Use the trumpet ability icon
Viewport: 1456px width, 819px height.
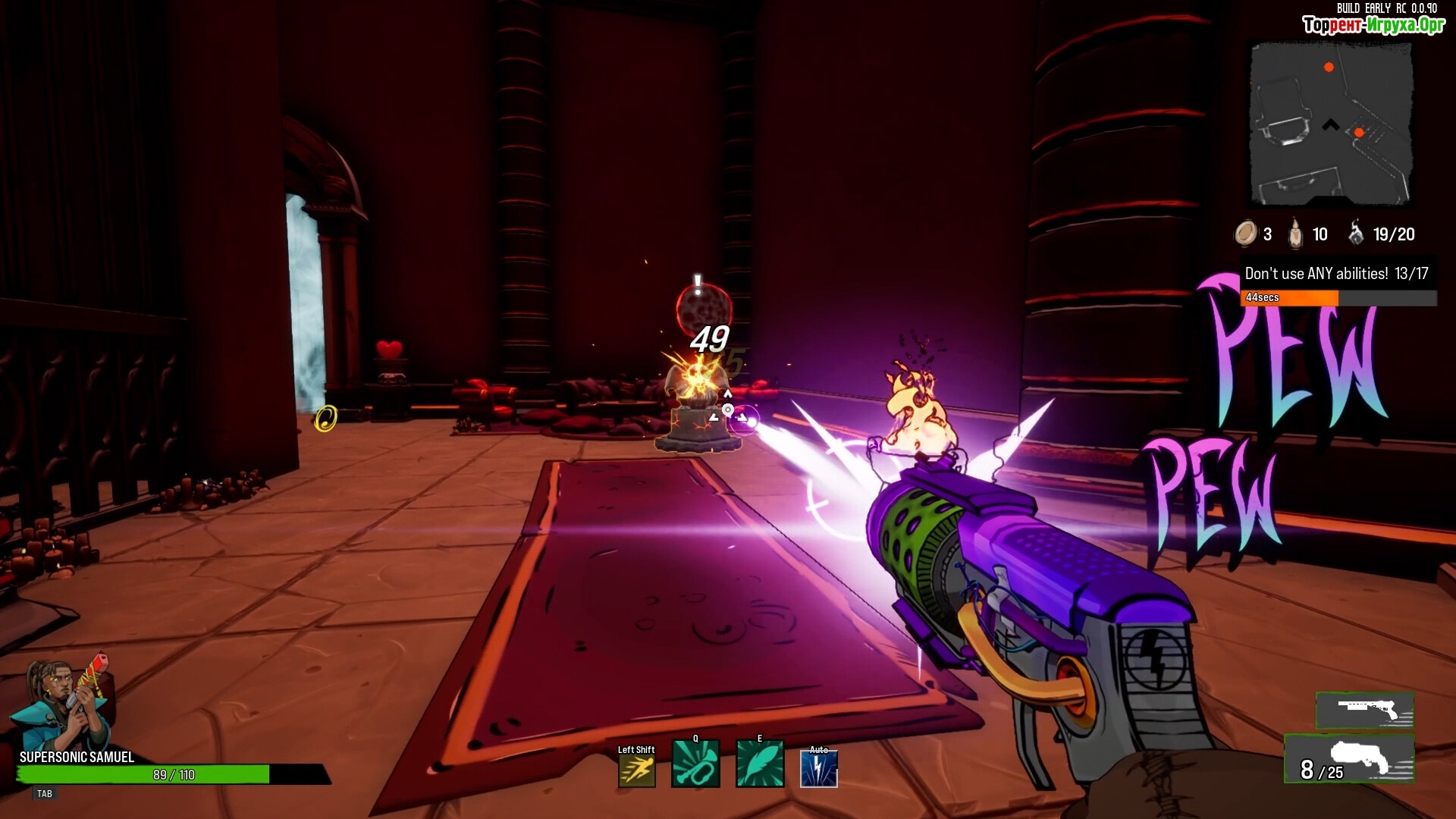[x=695, y=765]
